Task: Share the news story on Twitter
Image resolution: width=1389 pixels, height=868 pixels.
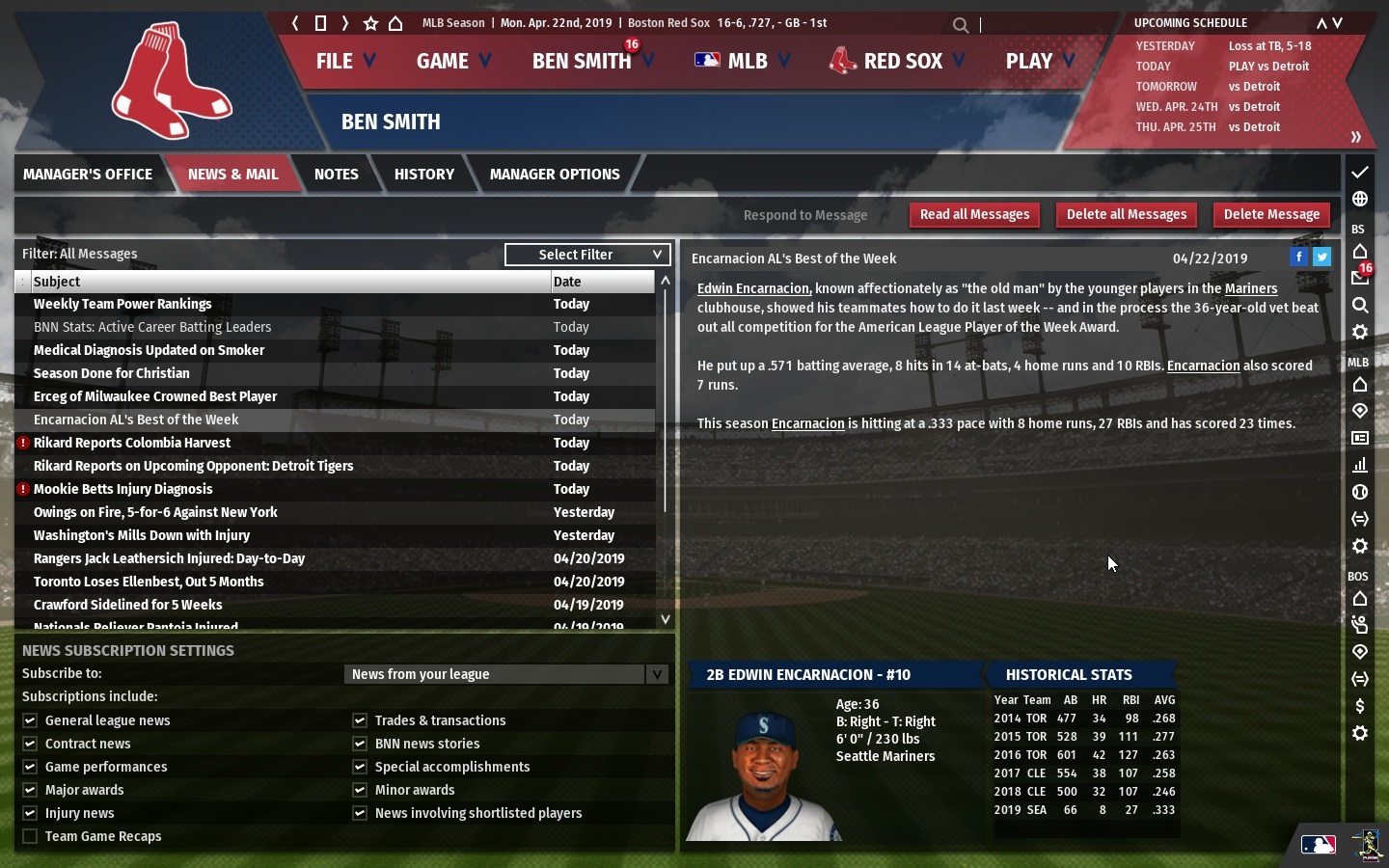Action: coord(1321,257)
